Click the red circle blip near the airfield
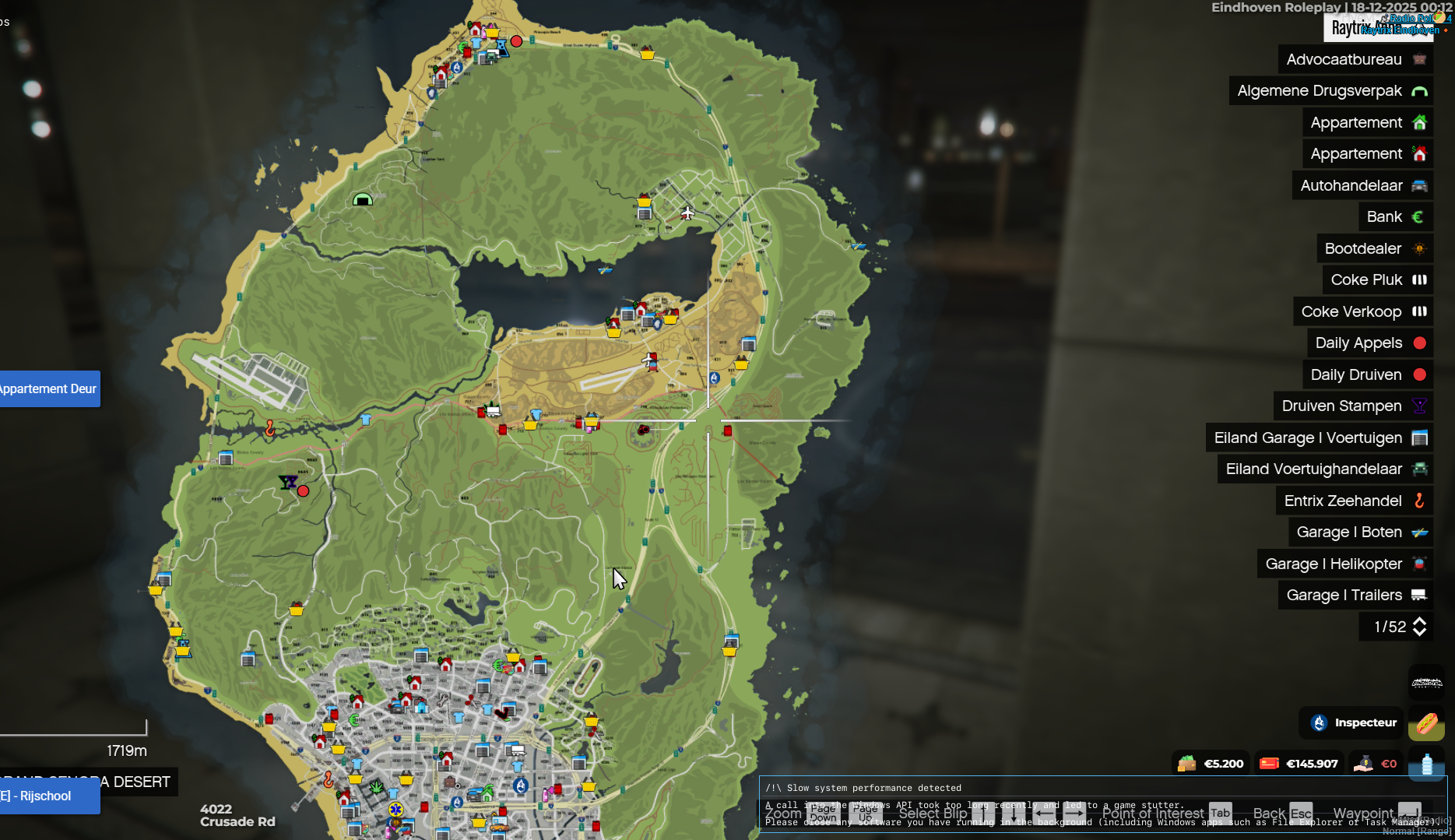 click(x=303, y=491)
